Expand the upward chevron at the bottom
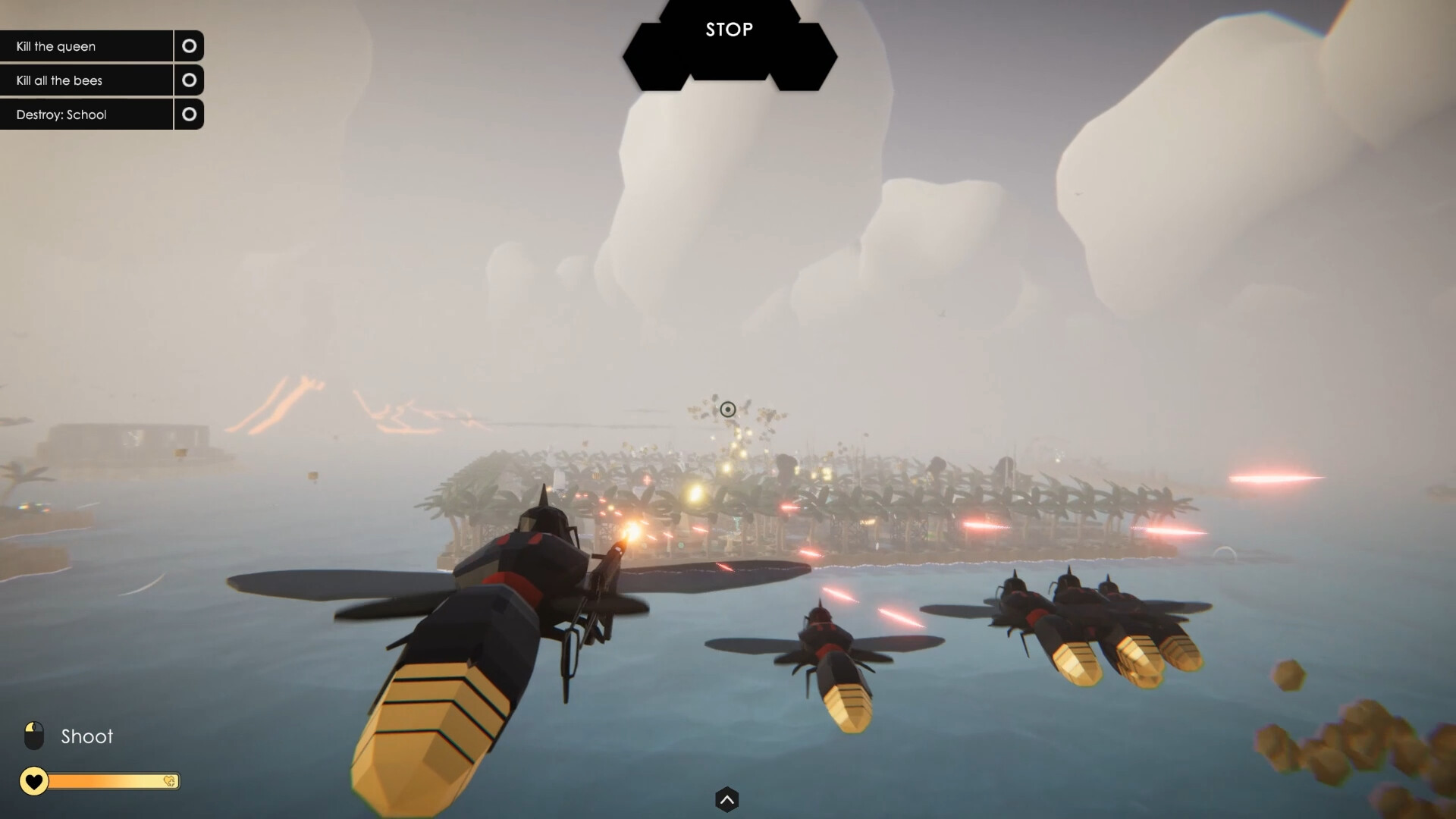 [727, 799]
